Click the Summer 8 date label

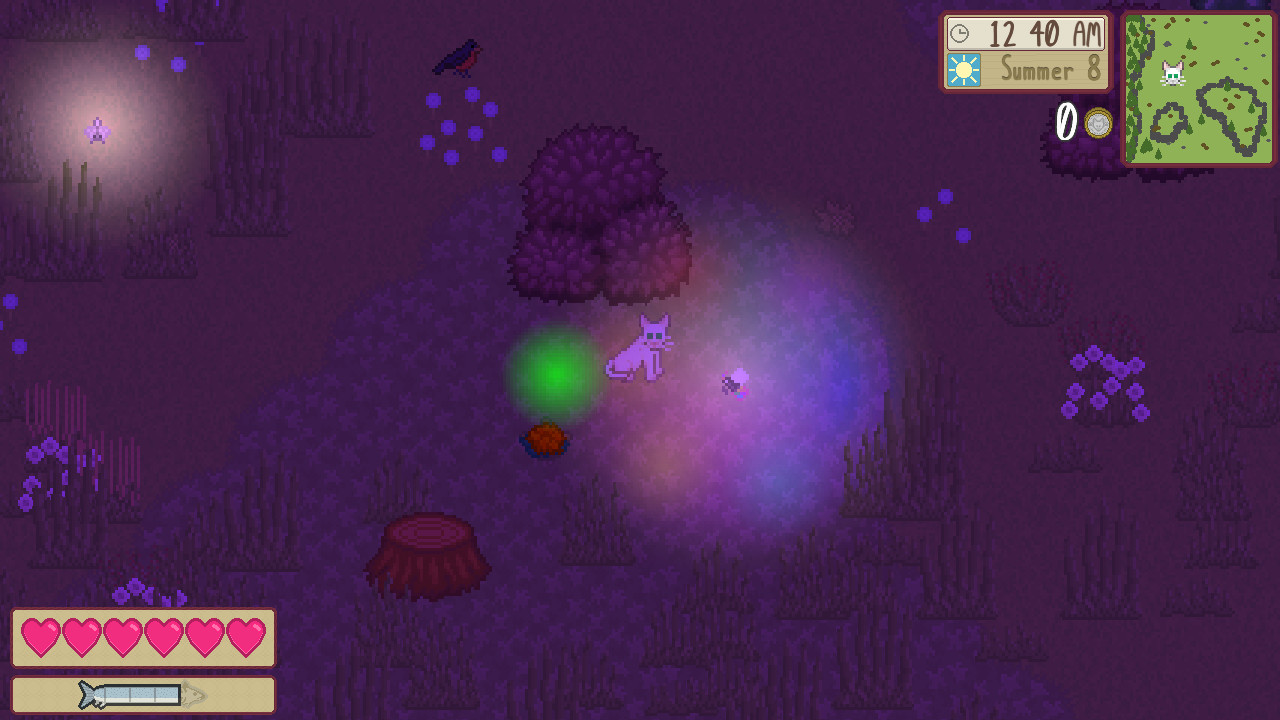coord(1040,71)
